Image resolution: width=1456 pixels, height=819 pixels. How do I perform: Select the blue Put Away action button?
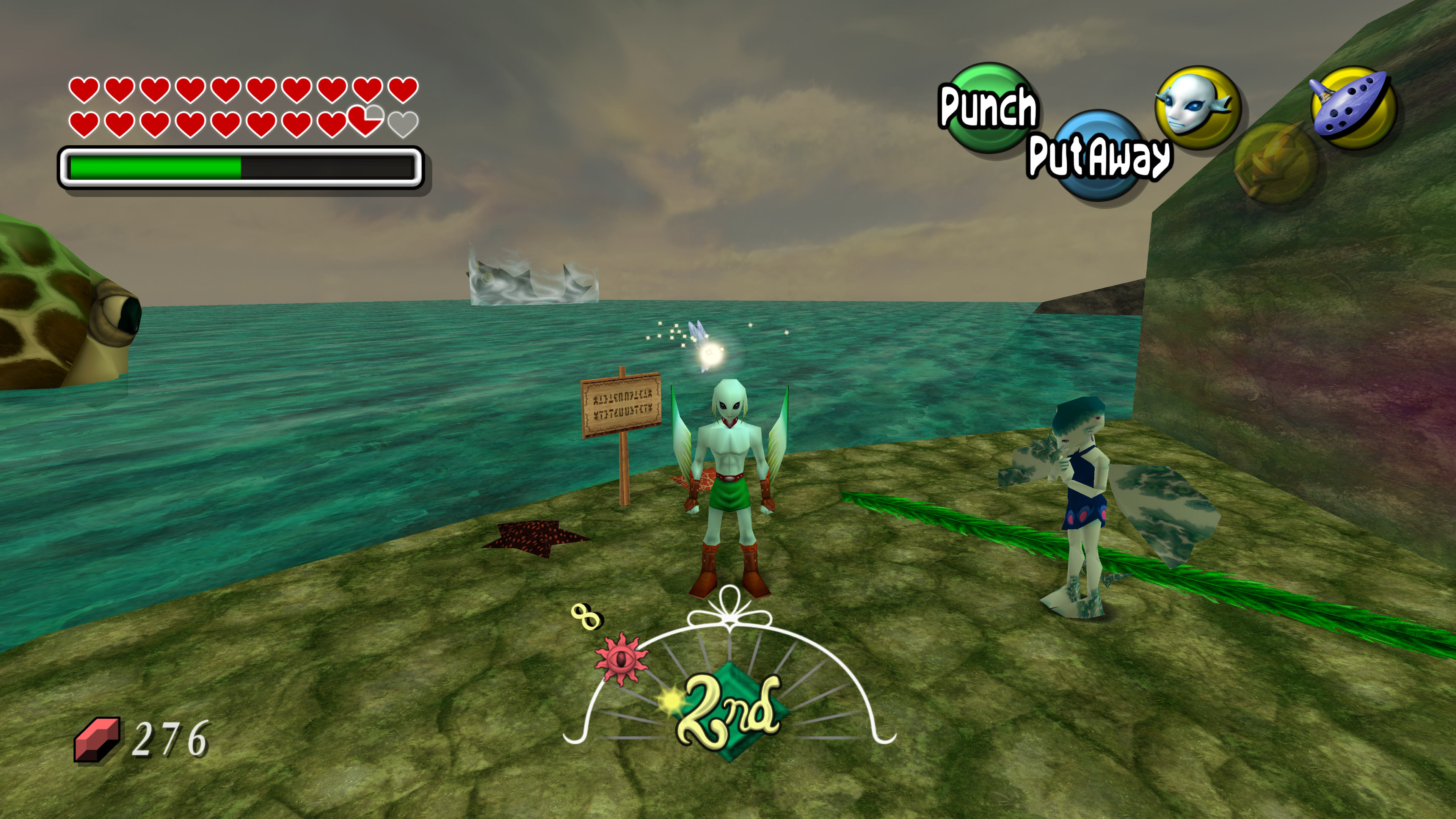(x=1097, y=154)
